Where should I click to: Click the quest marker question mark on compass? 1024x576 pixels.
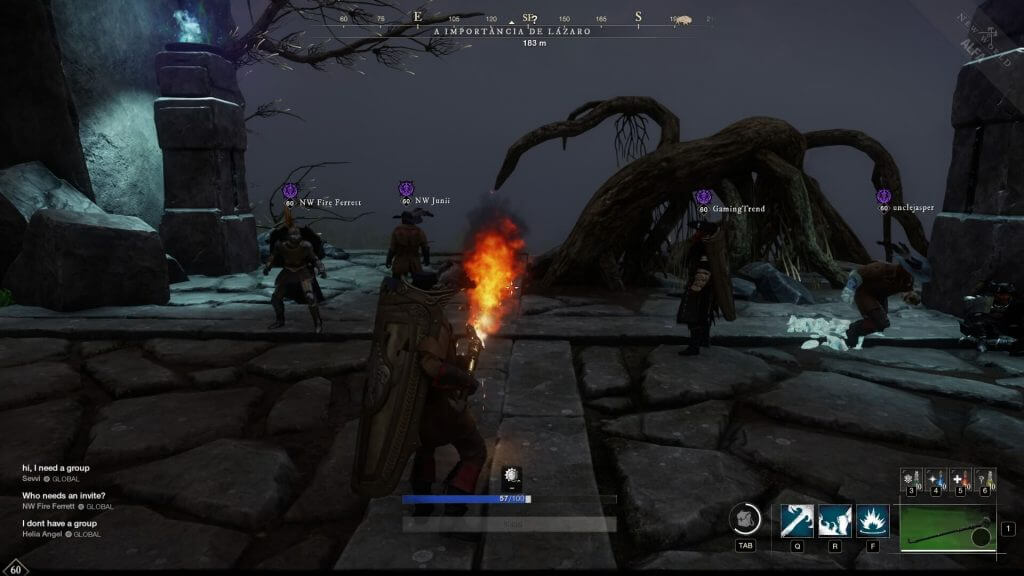(x=535, y=18)
